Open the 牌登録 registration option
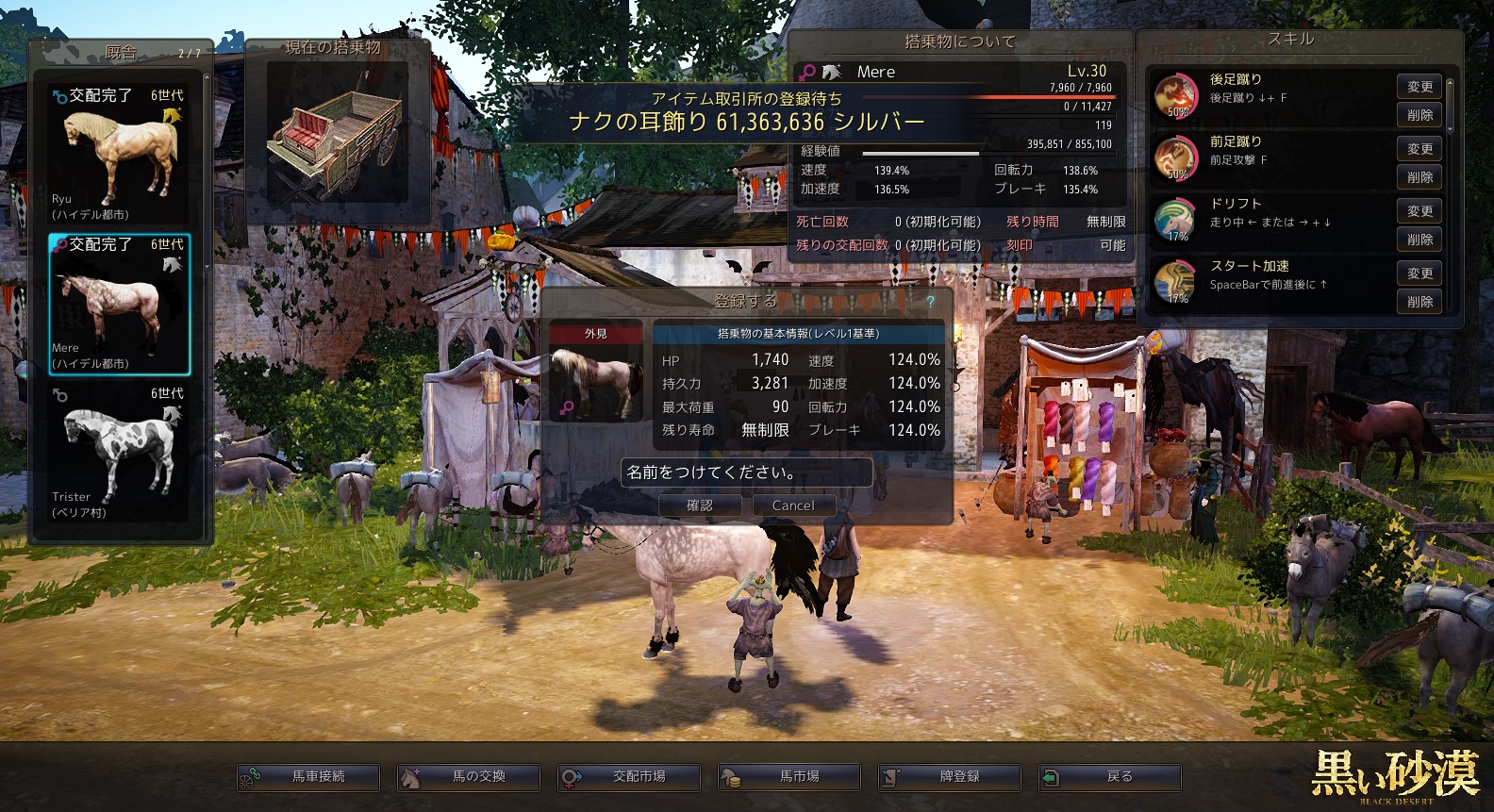The image size is (1494, 812). (x=950, y=777)
